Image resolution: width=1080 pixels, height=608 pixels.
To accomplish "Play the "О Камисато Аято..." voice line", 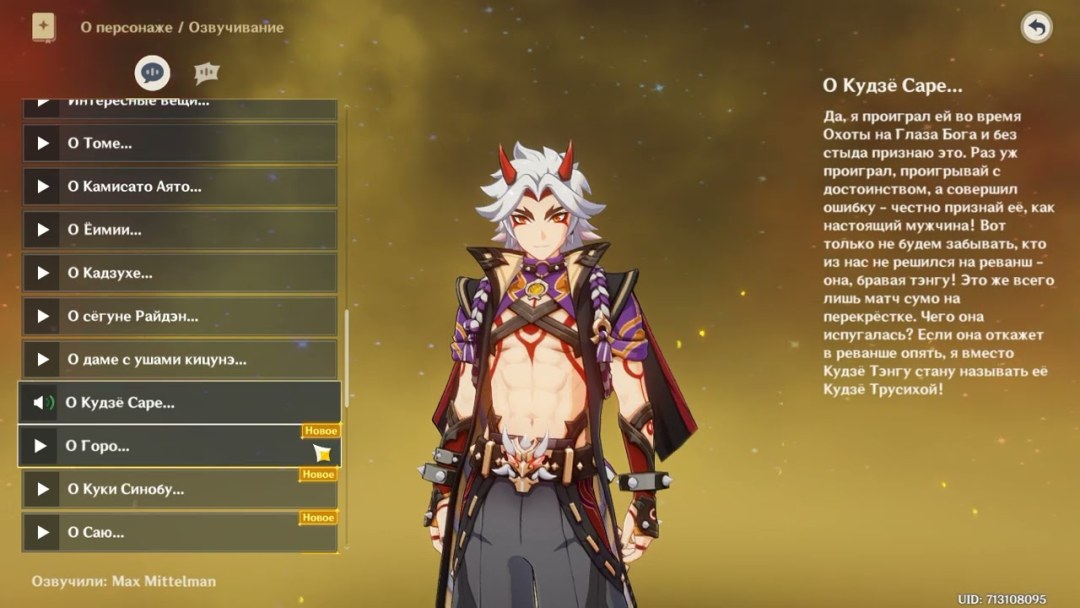I will [180, 186].
